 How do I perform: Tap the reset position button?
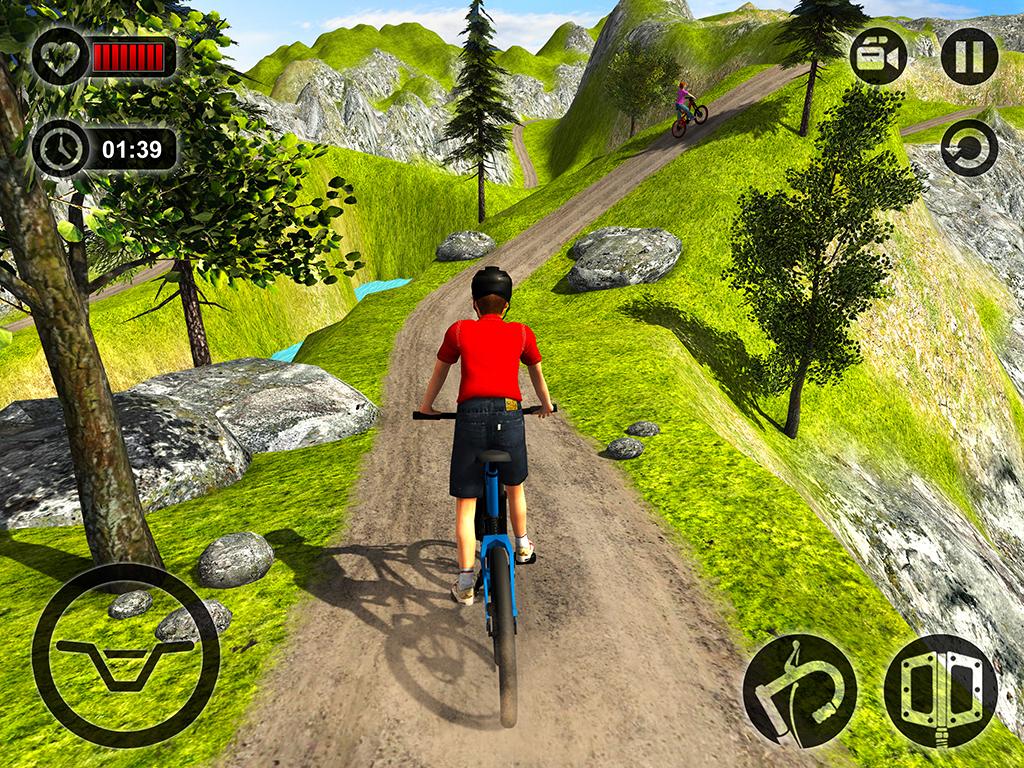[969, 148]
